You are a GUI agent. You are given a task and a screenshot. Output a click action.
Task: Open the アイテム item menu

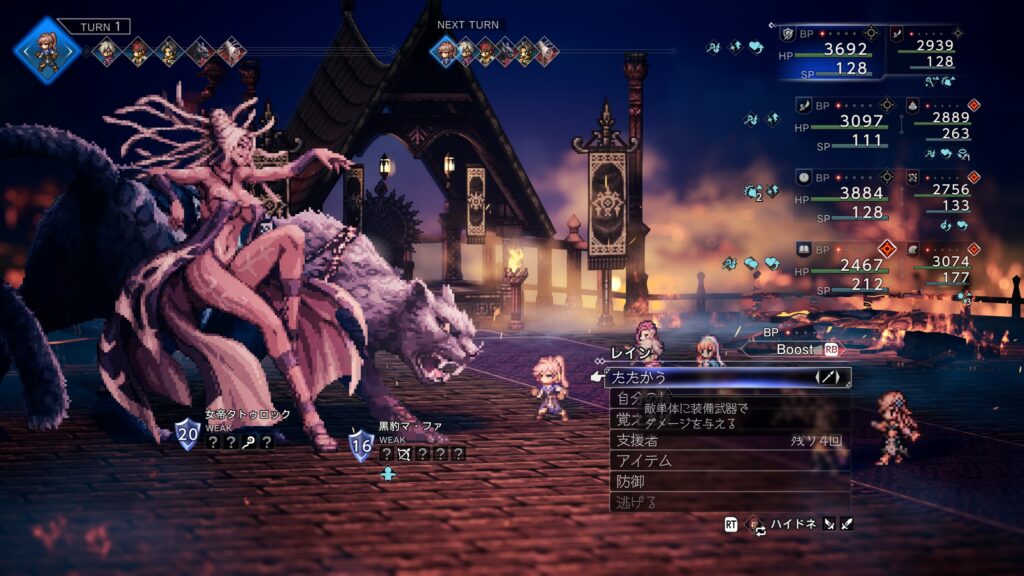point(700,461)
